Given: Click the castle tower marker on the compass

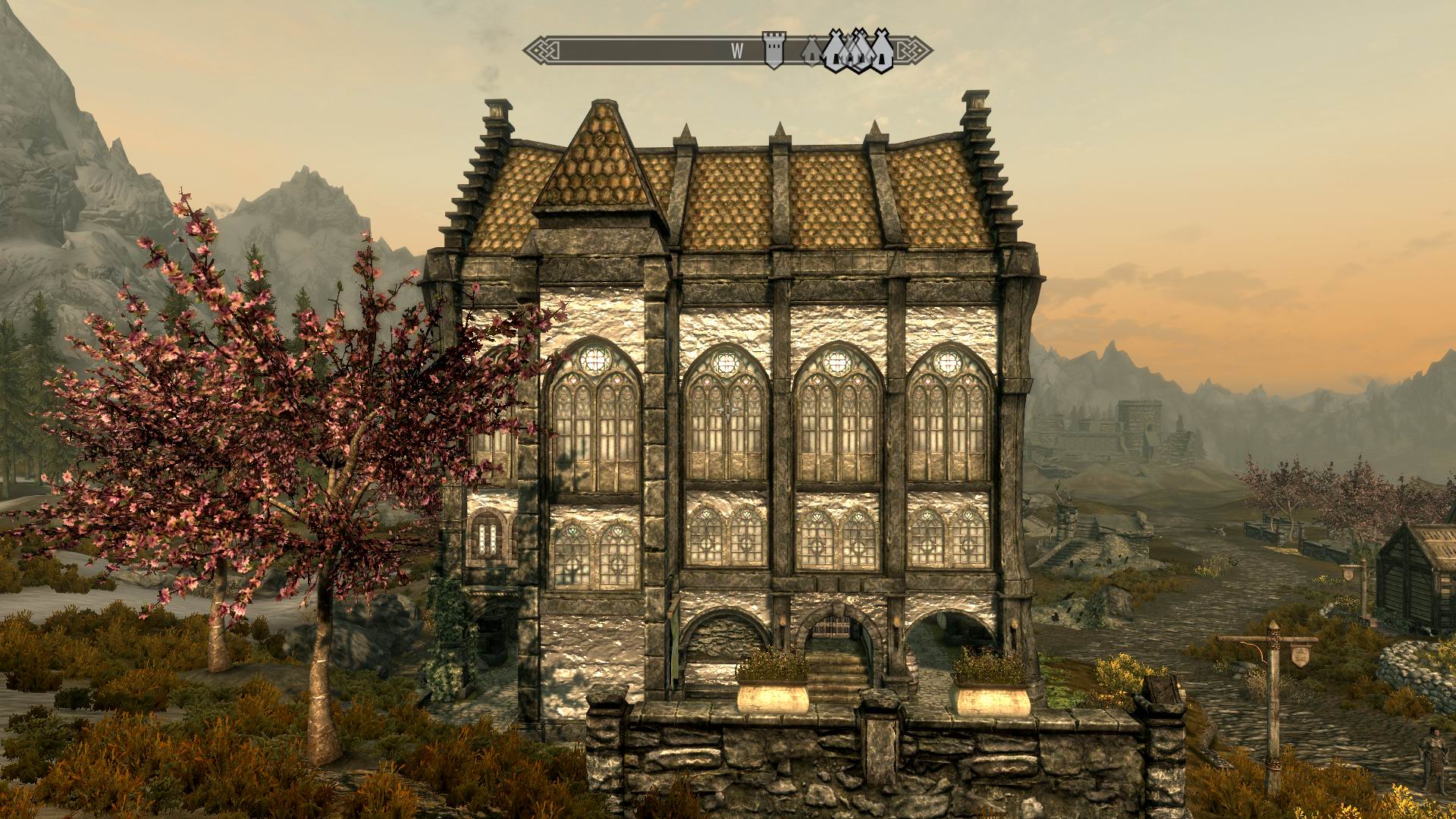Looking at the screenshot, I should [773, 50].
